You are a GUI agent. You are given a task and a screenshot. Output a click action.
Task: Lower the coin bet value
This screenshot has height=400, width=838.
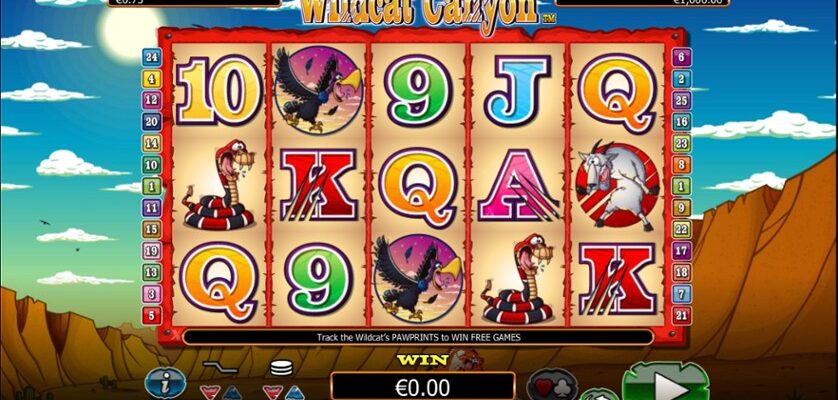point(271,391)
